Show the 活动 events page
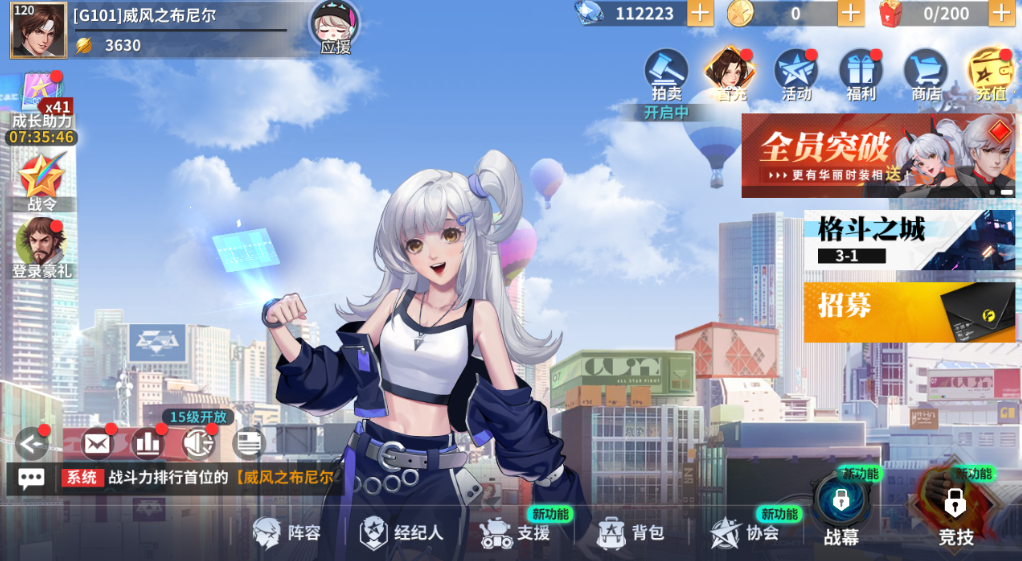Image resolution: width=1022 pixels, height=561 pixels. [x=796, y=73]
